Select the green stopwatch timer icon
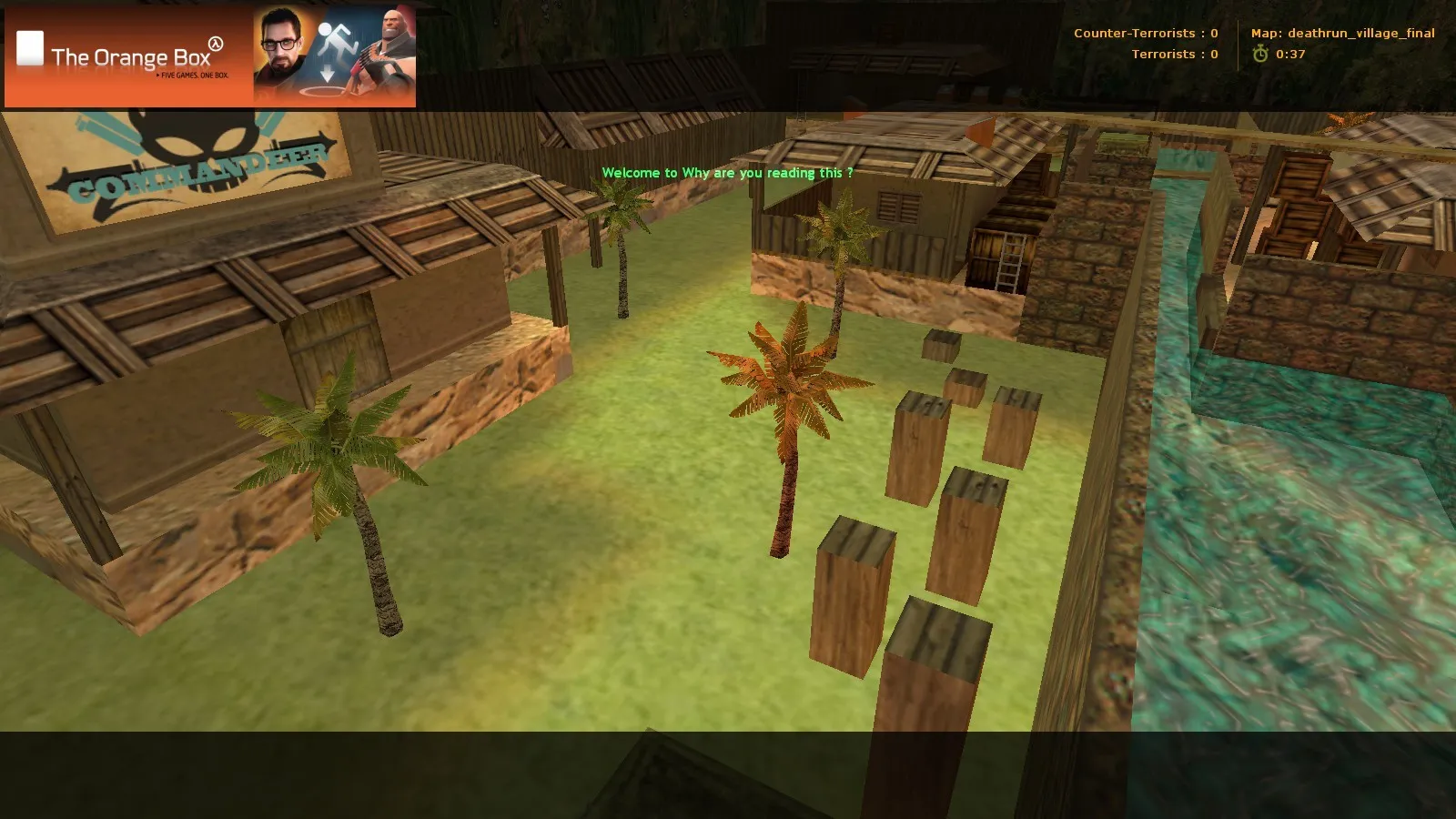 (1259, 54)
